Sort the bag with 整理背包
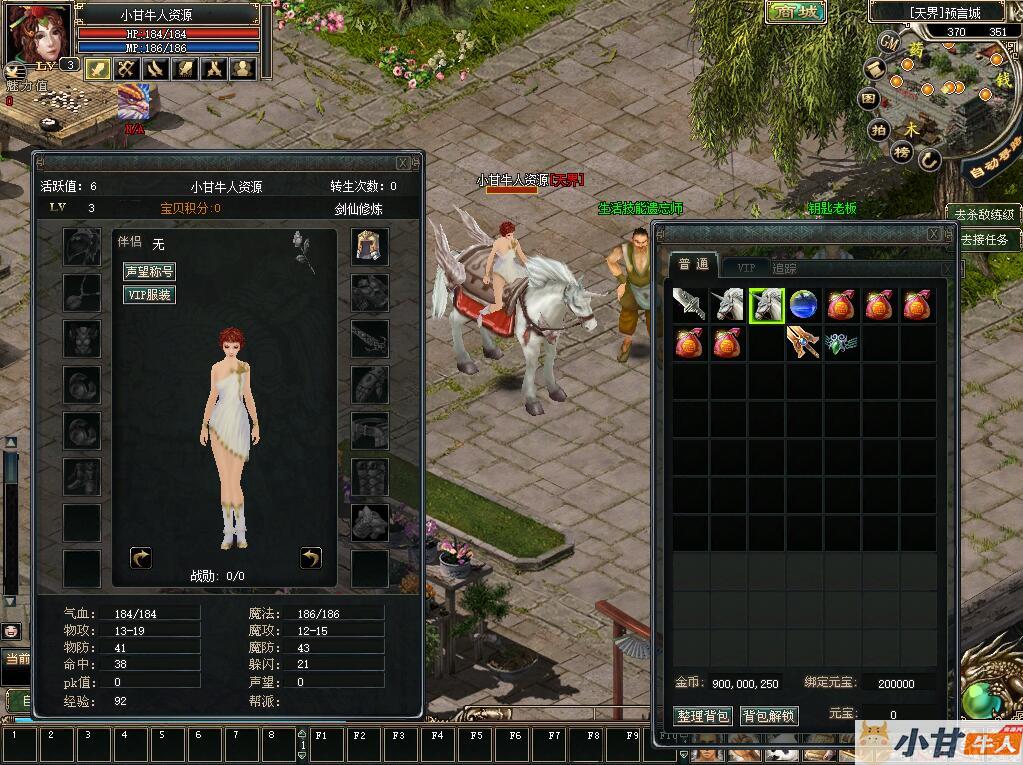This screenshot has width=1023, height=765. click(704, 716)
